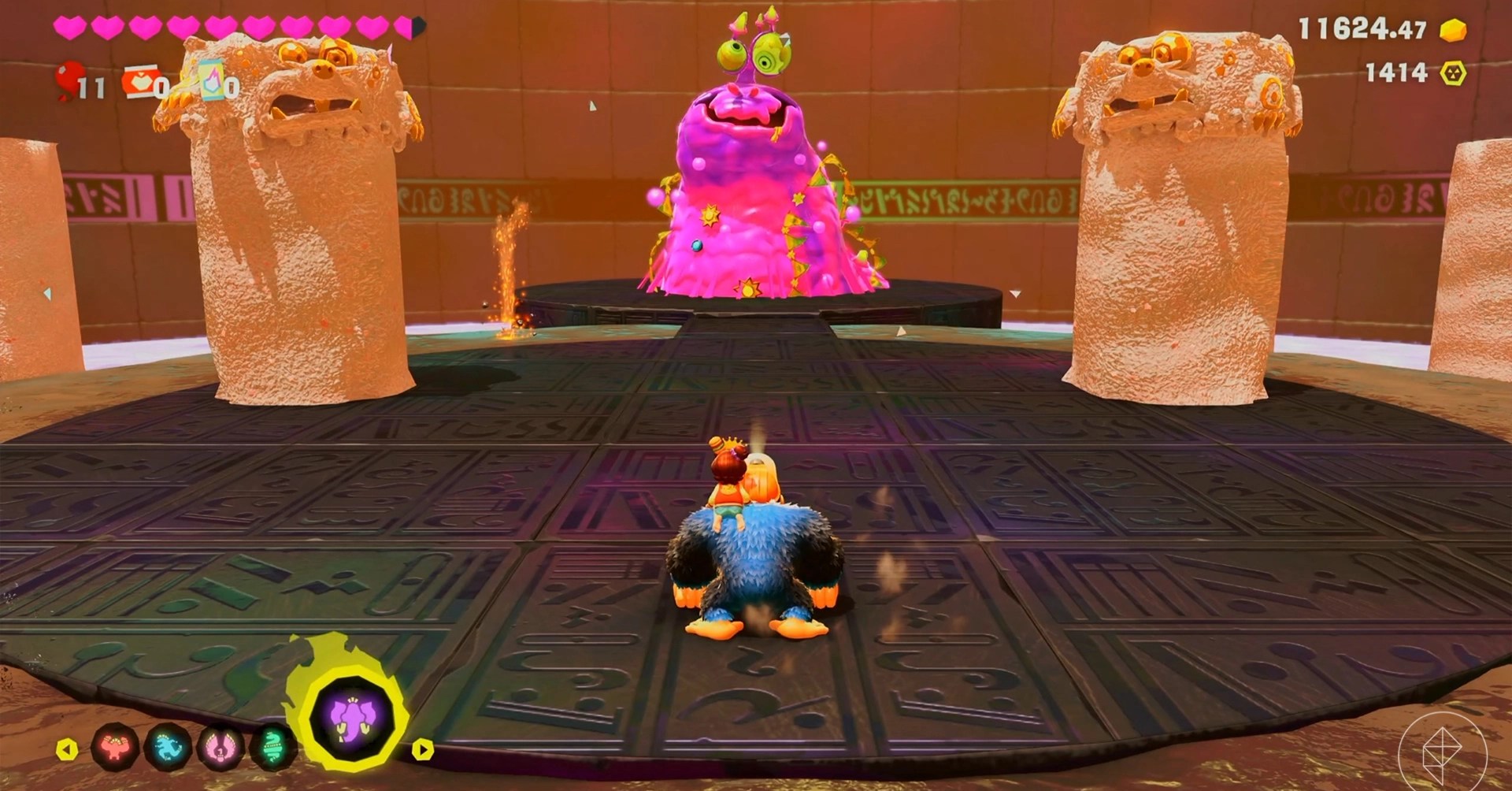Select the red Kong Bananza transformation
The height and width of the screenshot is (791, 1512).
(116, 745)
